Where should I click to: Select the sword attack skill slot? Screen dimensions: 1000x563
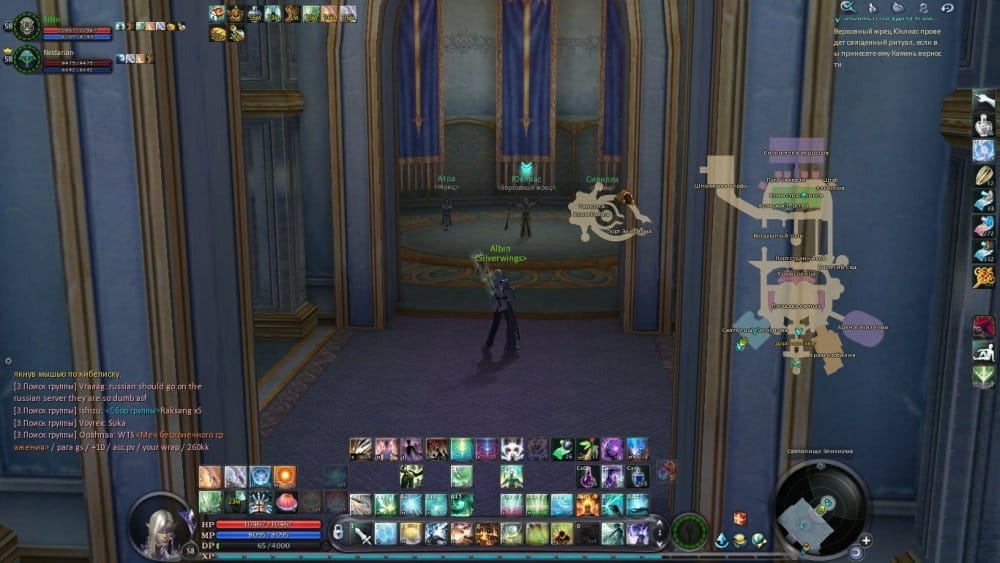click(361, 532)
